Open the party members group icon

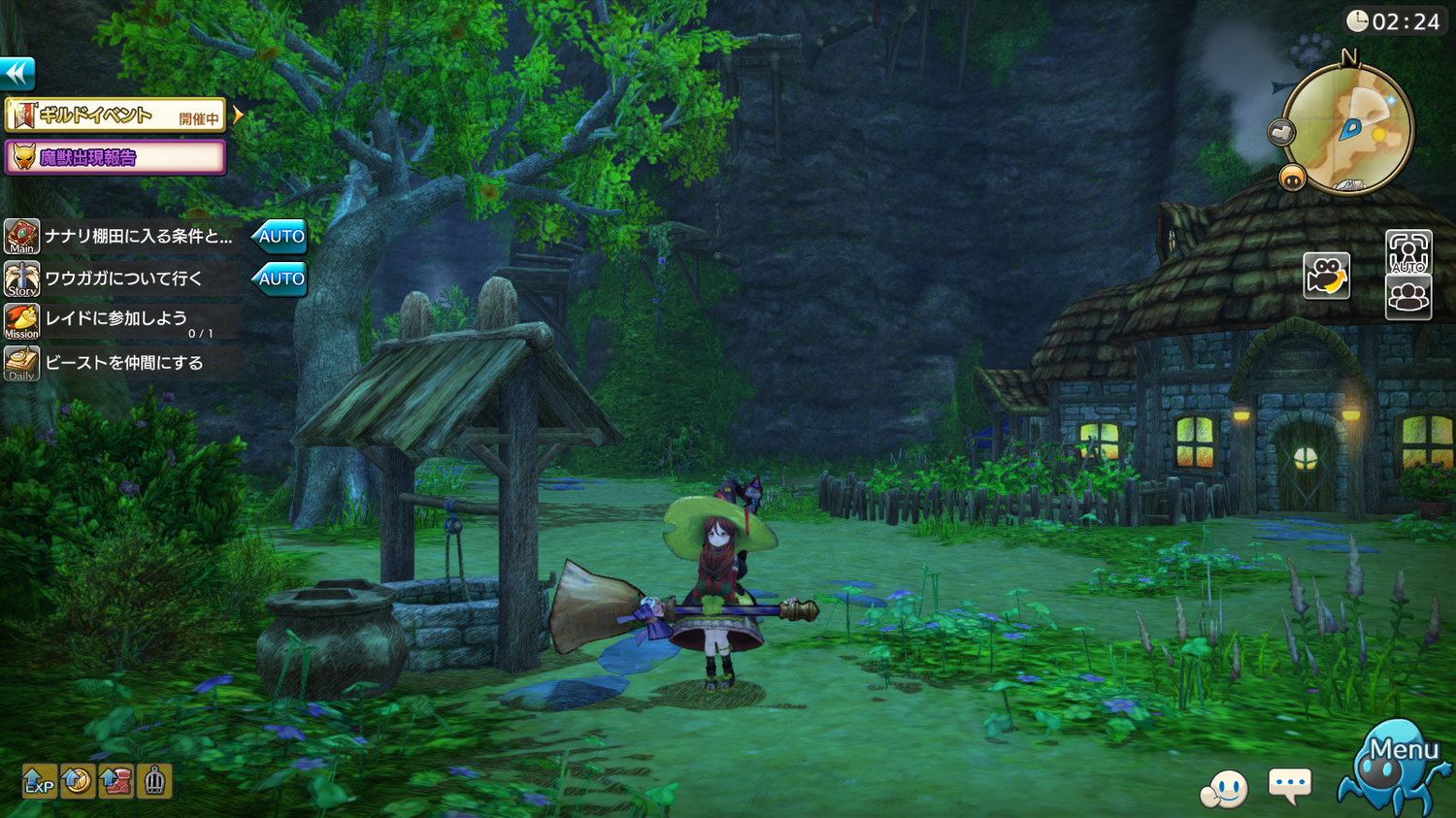coord(1408,296)
